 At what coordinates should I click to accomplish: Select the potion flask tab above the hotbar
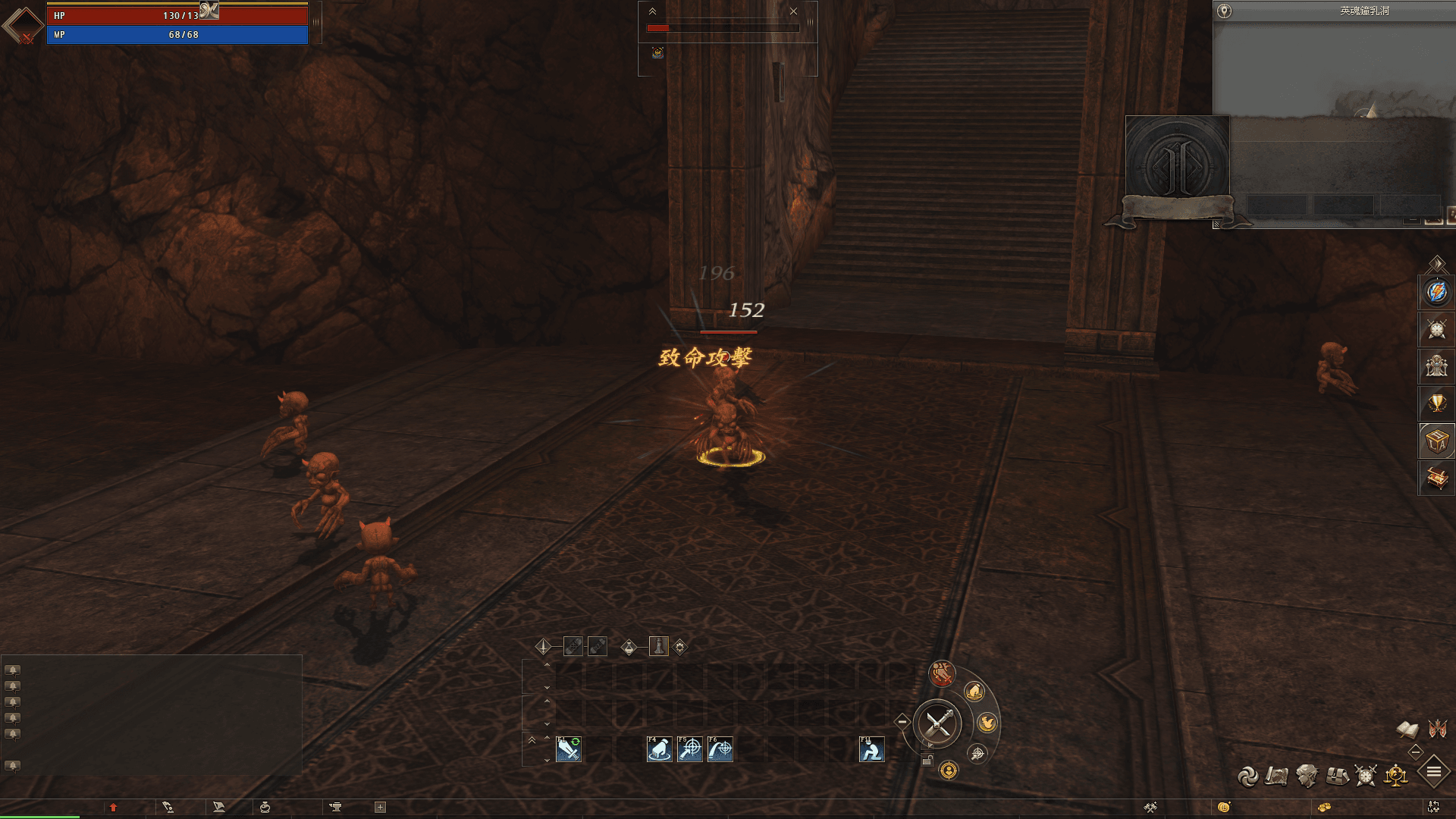tap(628, 647)
